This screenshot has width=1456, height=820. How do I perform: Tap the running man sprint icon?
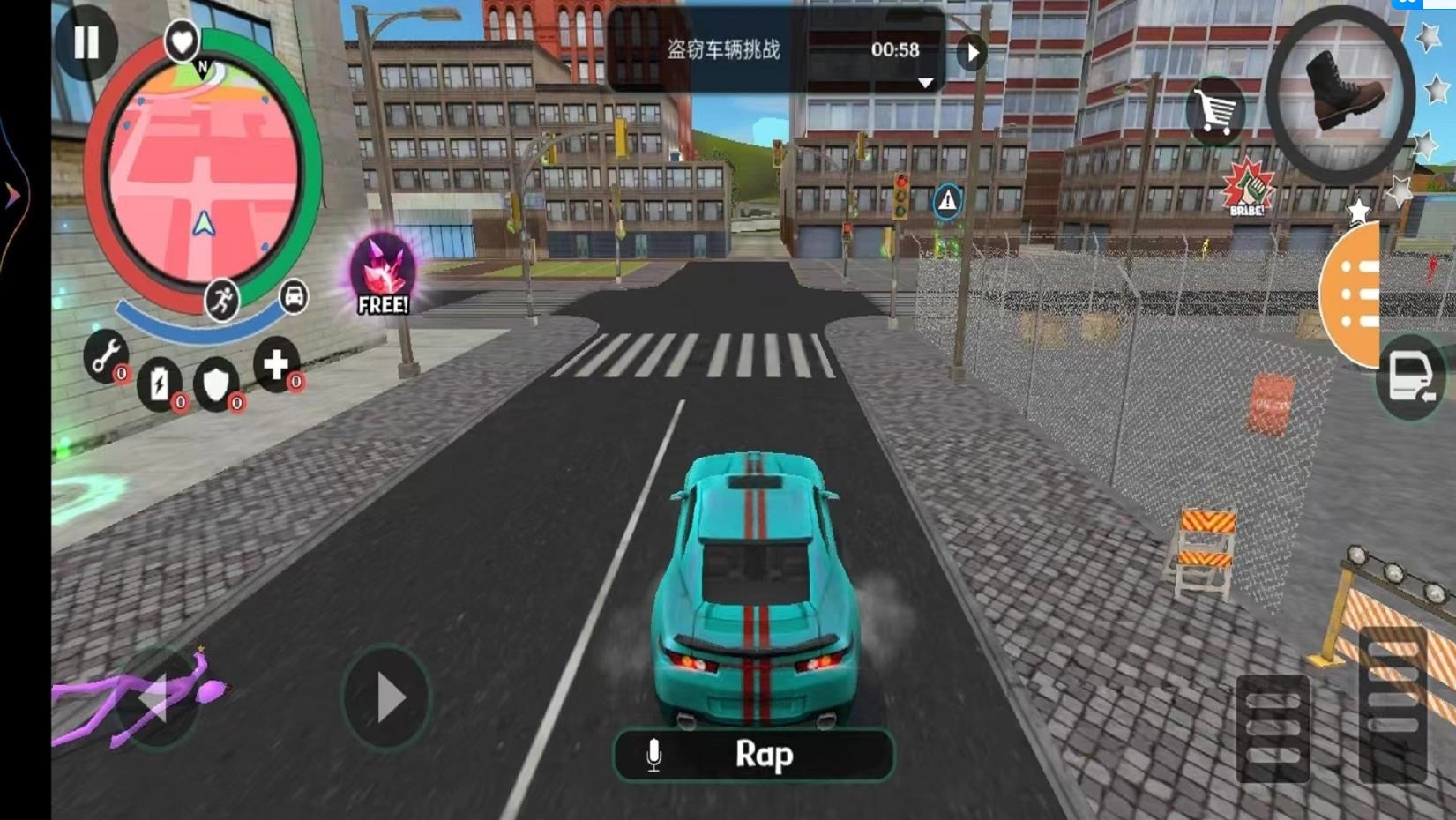click(x=221, y=301)
